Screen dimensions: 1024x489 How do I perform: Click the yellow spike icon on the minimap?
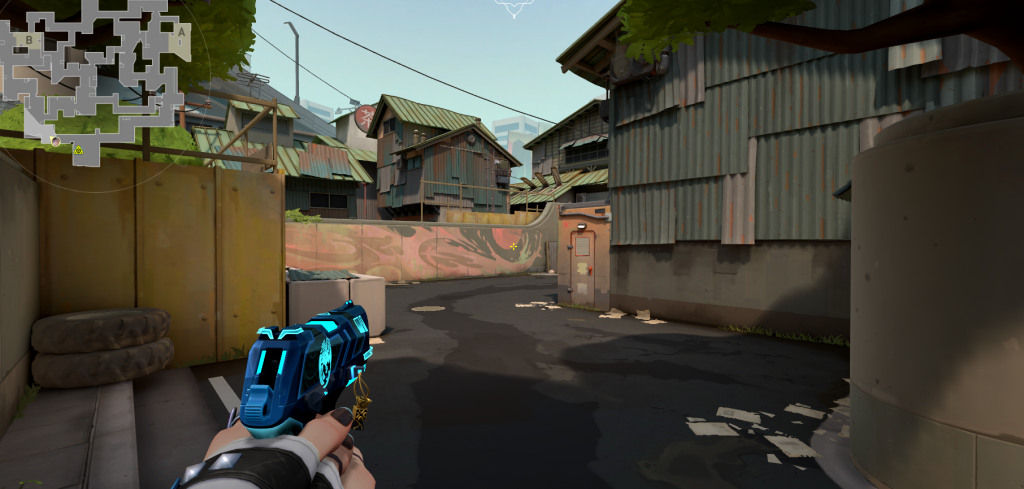(78, 149)
